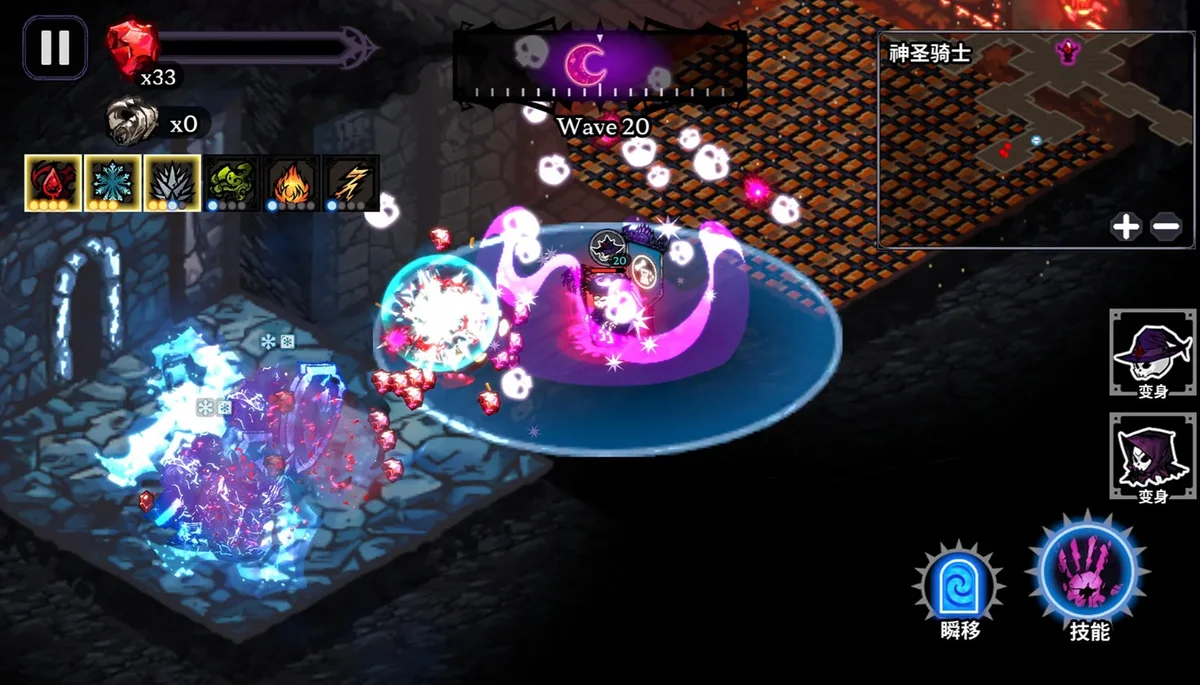Pause the game
The image size is (1200, 685).
pos(55,47)
